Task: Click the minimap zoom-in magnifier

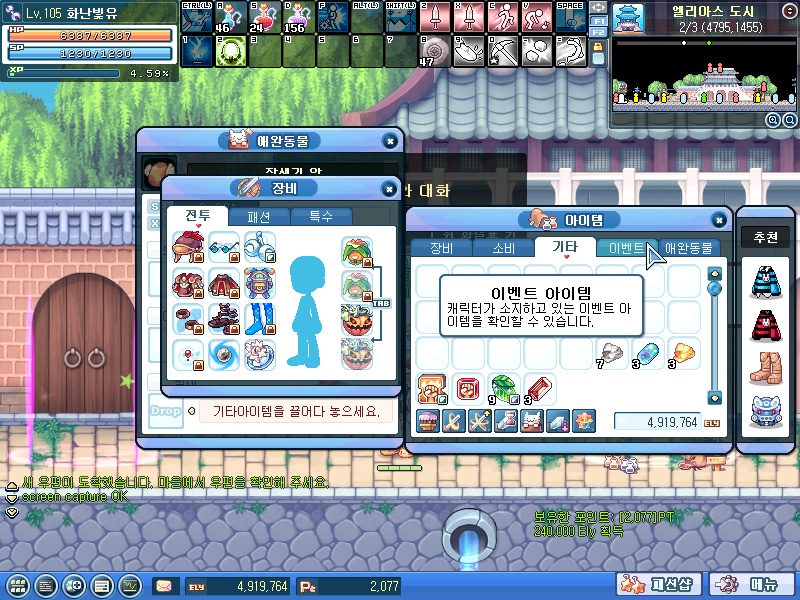Action: point(773,120)
